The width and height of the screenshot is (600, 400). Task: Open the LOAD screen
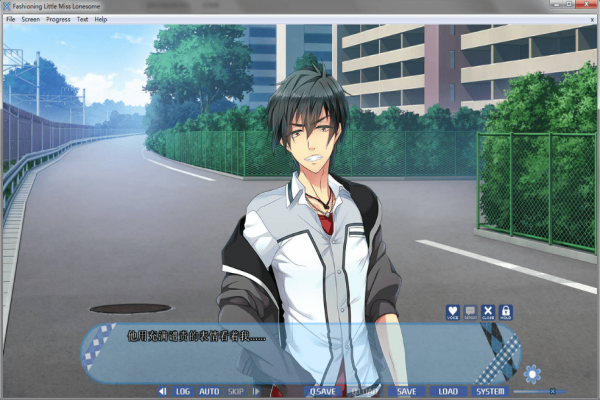click(448, 391)
